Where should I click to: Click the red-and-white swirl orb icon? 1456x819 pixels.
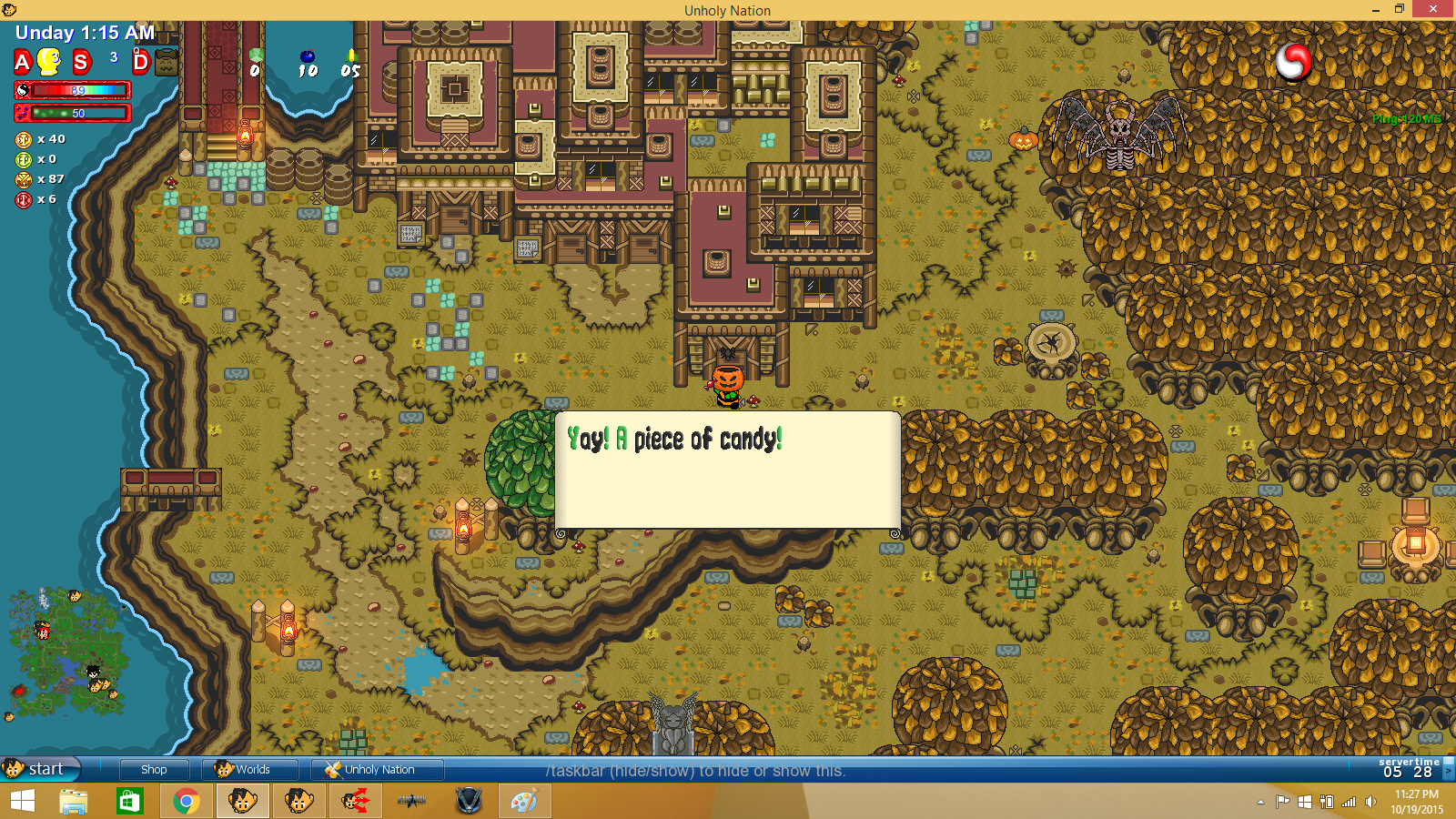pyautogui.click(x=1292, y=61)
